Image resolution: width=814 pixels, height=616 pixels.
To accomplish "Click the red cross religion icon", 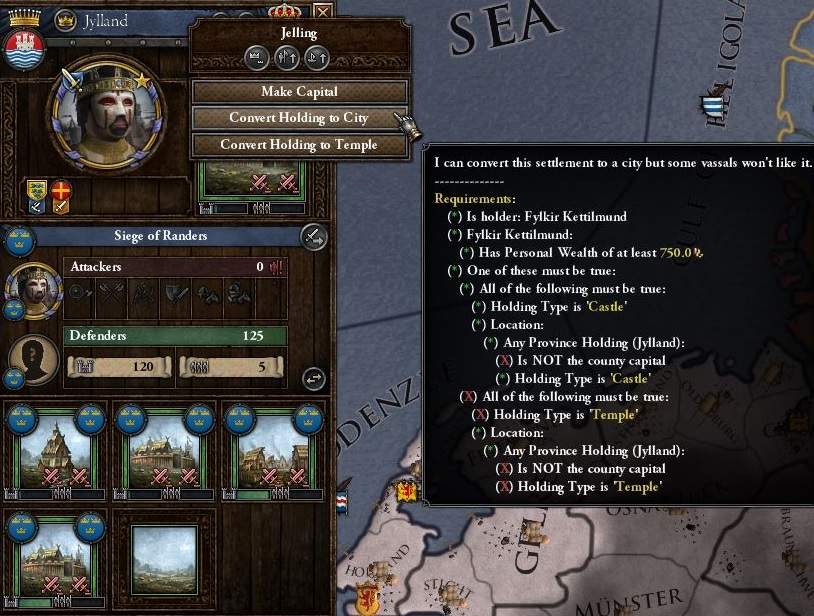I will [x=62, y=192].
